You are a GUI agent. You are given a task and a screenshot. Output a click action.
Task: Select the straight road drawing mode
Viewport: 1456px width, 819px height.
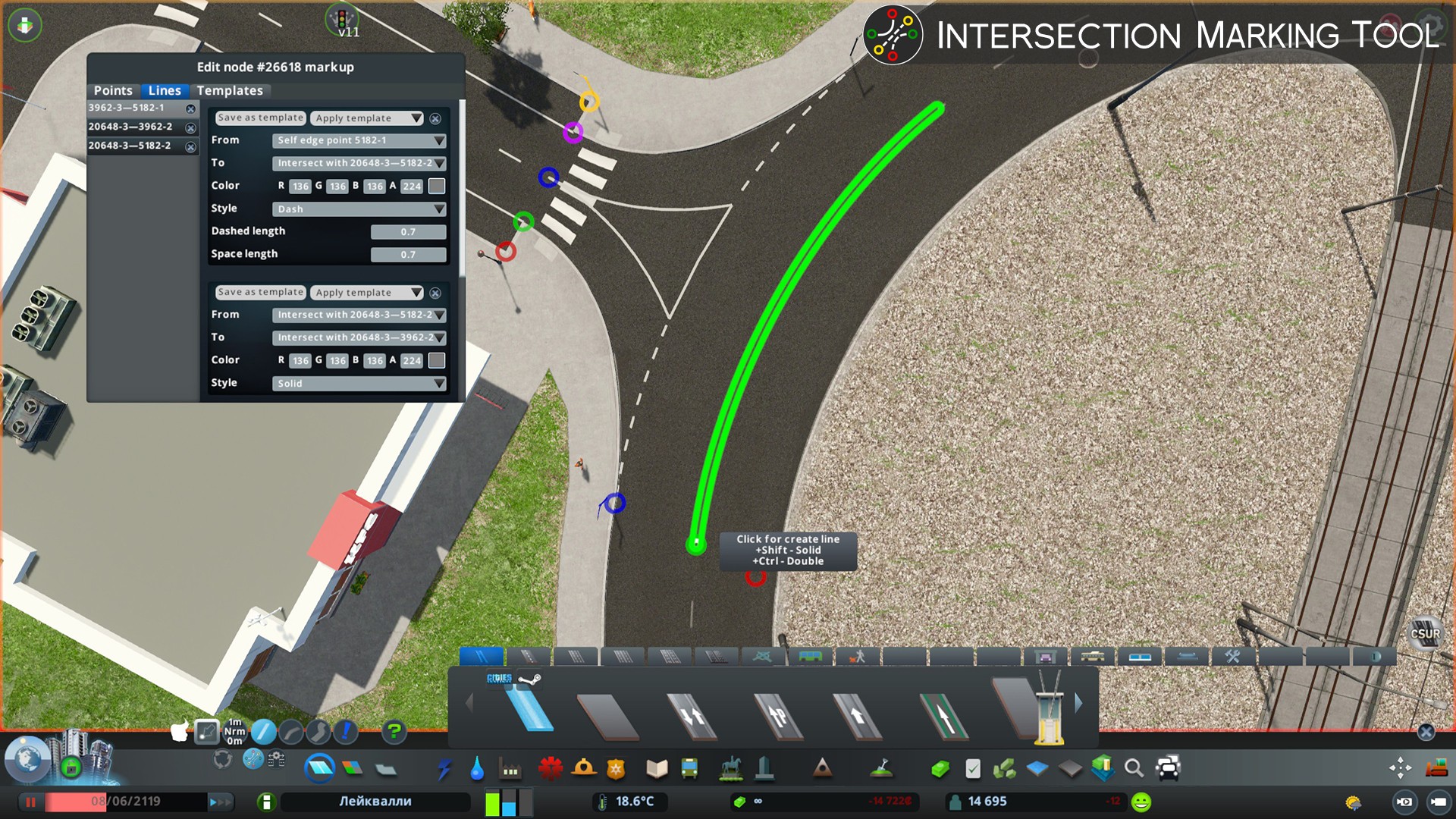click(263, 732)
